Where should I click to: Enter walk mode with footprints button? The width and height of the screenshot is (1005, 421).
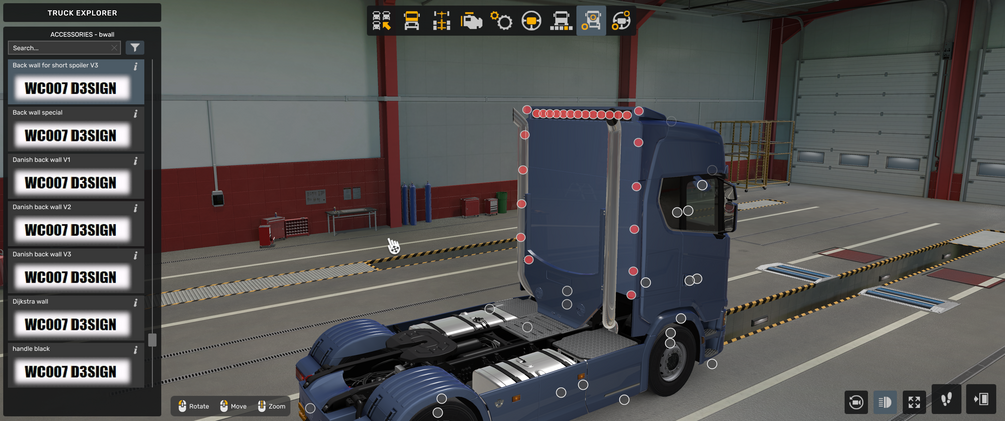pyautogui.click(x=946, y=399)
